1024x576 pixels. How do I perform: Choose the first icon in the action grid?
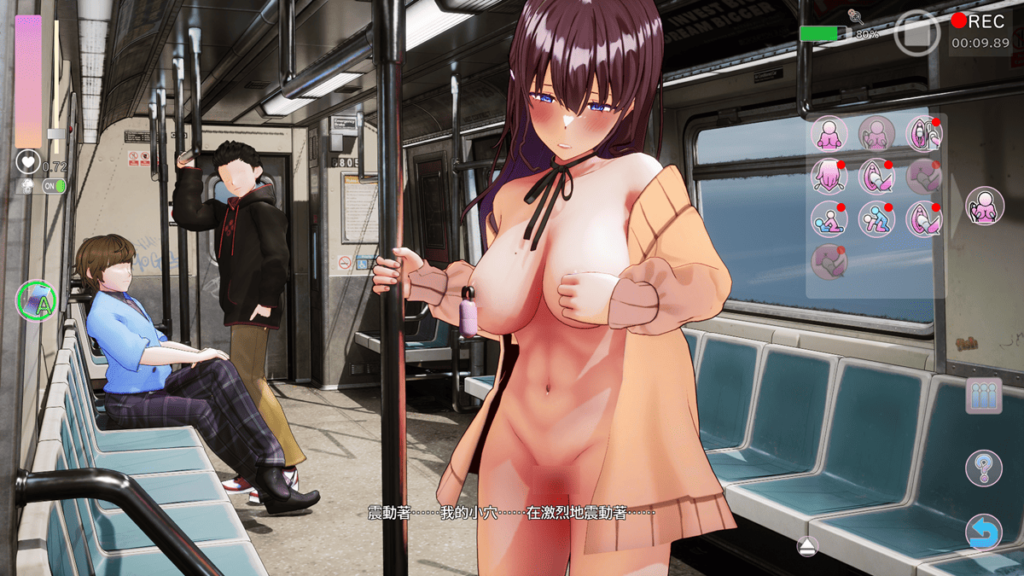pyautogui.click(x=829, y=133)
